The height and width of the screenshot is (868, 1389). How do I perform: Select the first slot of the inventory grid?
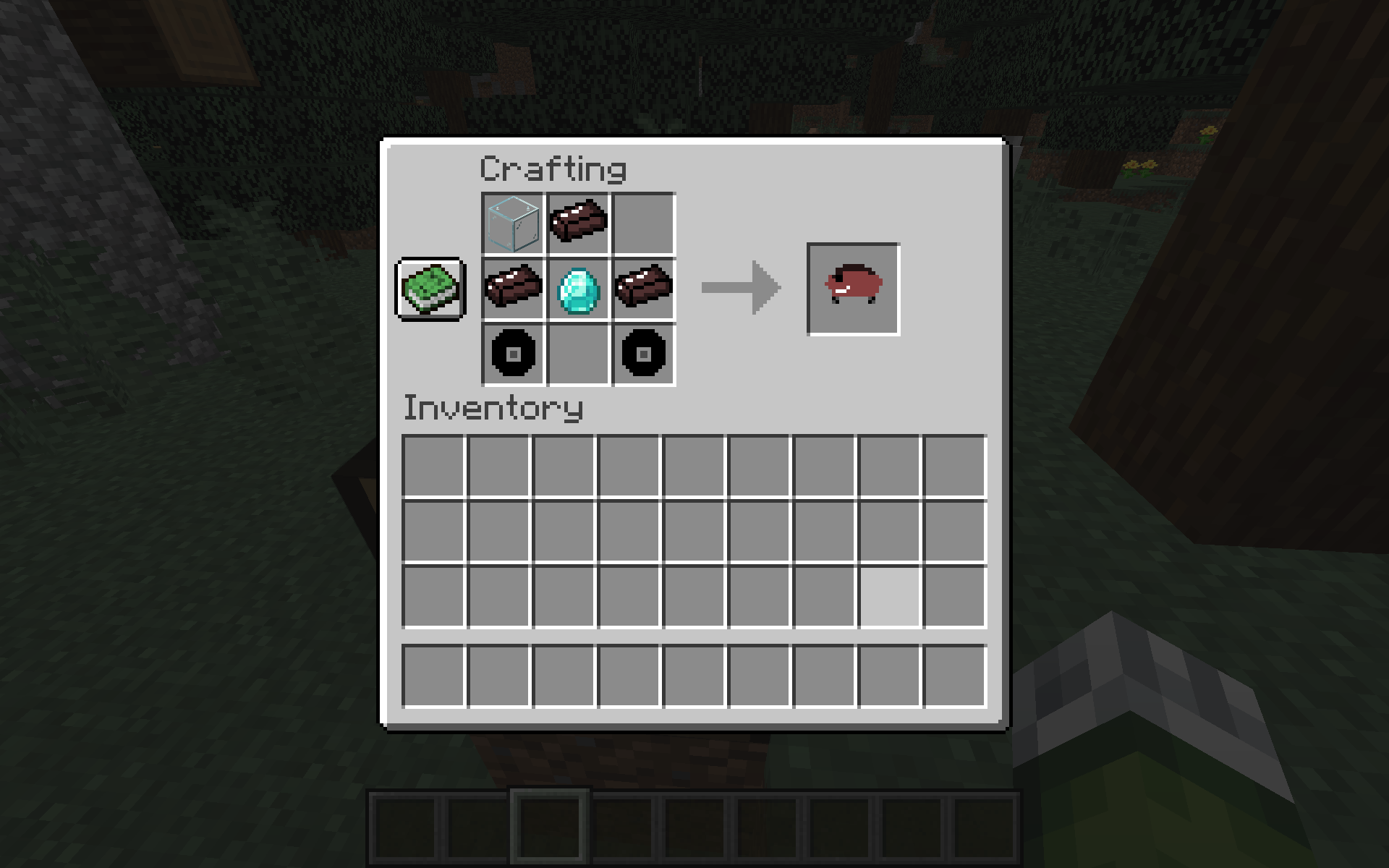point(434,467)
